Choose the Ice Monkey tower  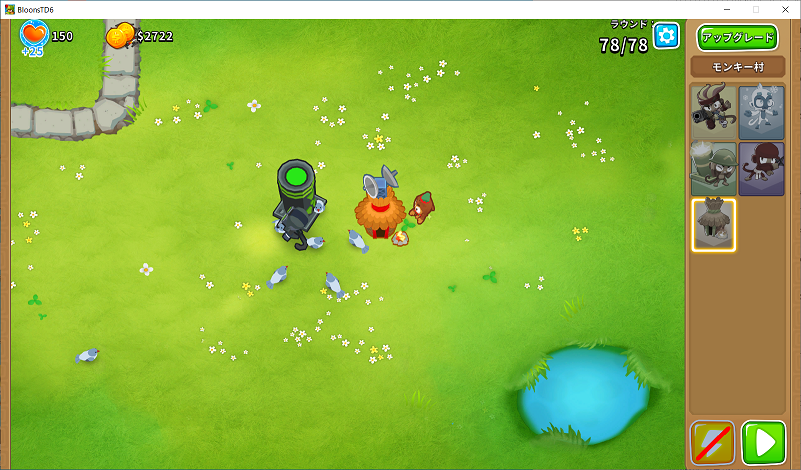[x=761, y=111]
